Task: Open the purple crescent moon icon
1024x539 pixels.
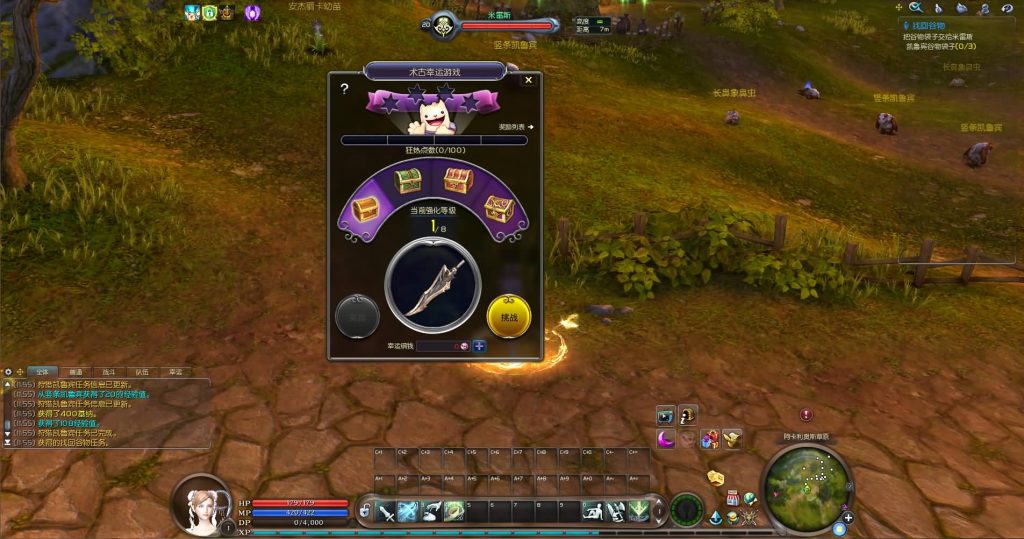Action: click(666, 438)
